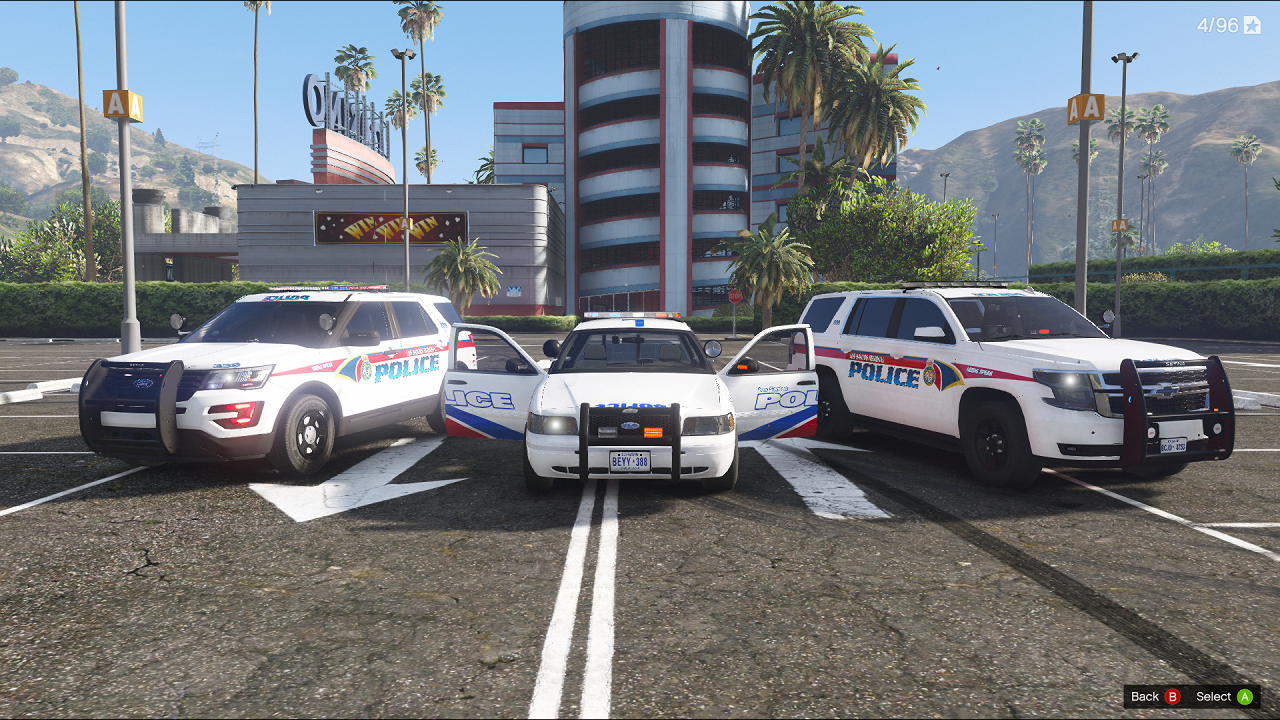The height and width of the screenshot is (720, 1280).
Task: Click the Back button
Action: (1155, 697)
